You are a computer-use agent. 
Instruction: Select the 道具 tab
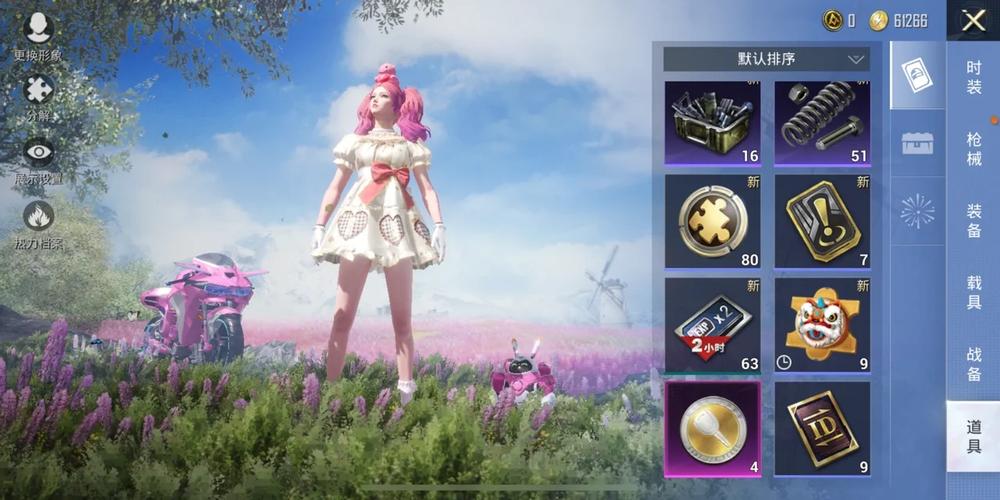tap(973, 437)
